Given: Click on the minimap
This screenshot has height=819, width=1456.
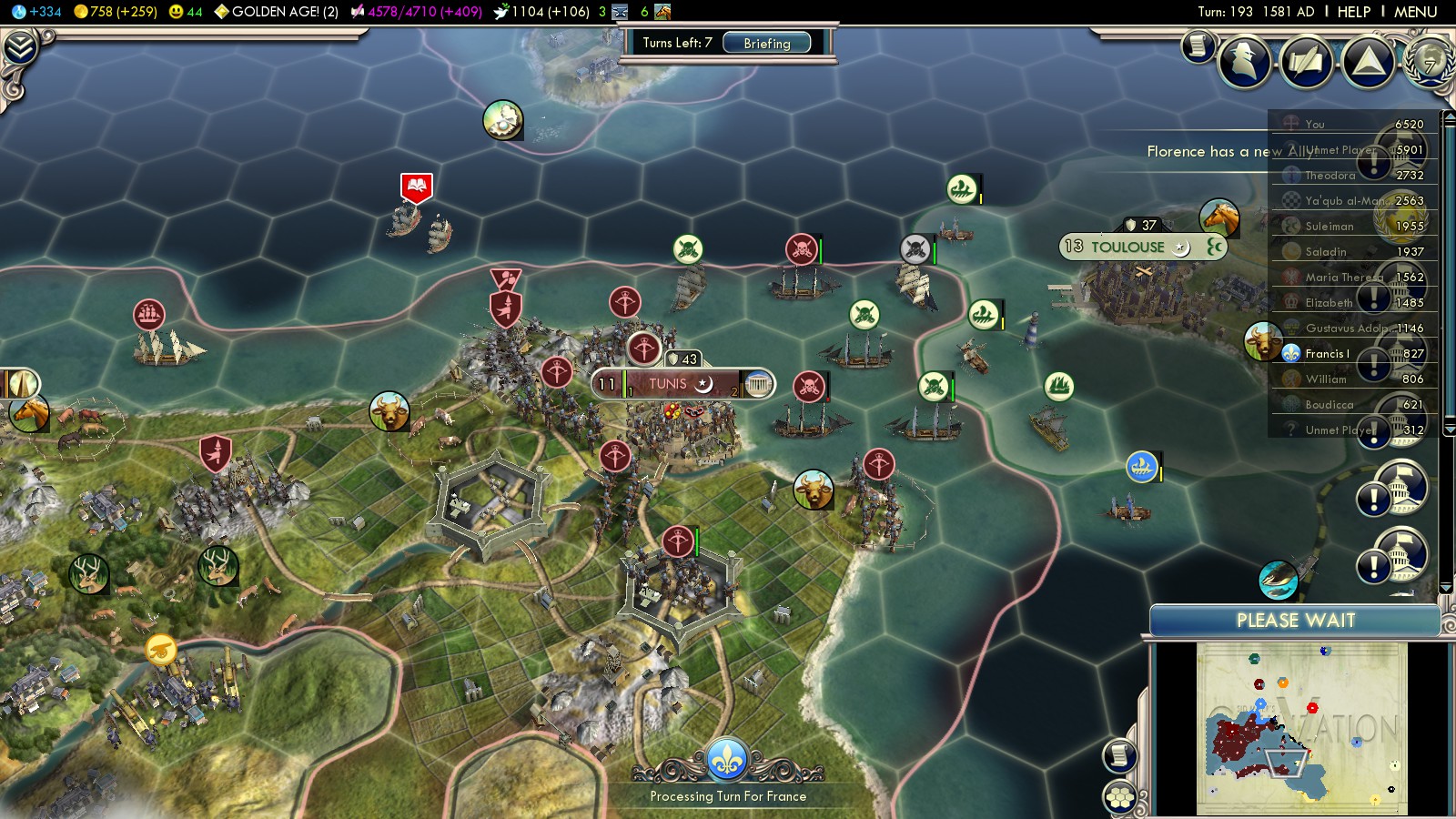Looking at the screenshot, I should (1301, 728).
